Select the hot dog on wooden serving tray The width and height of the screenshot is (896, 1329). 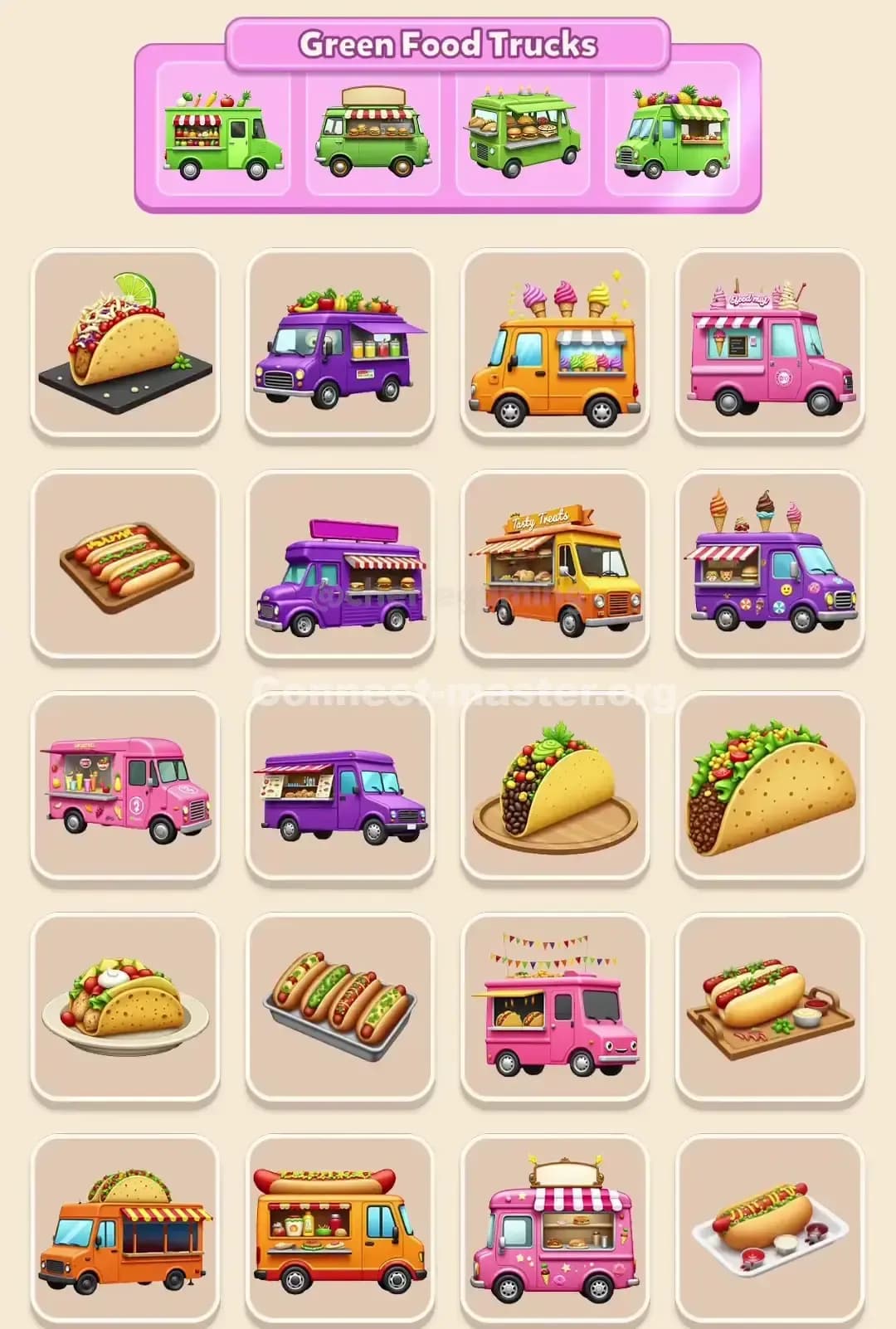pyautogui.click(x=770, y=1007)
